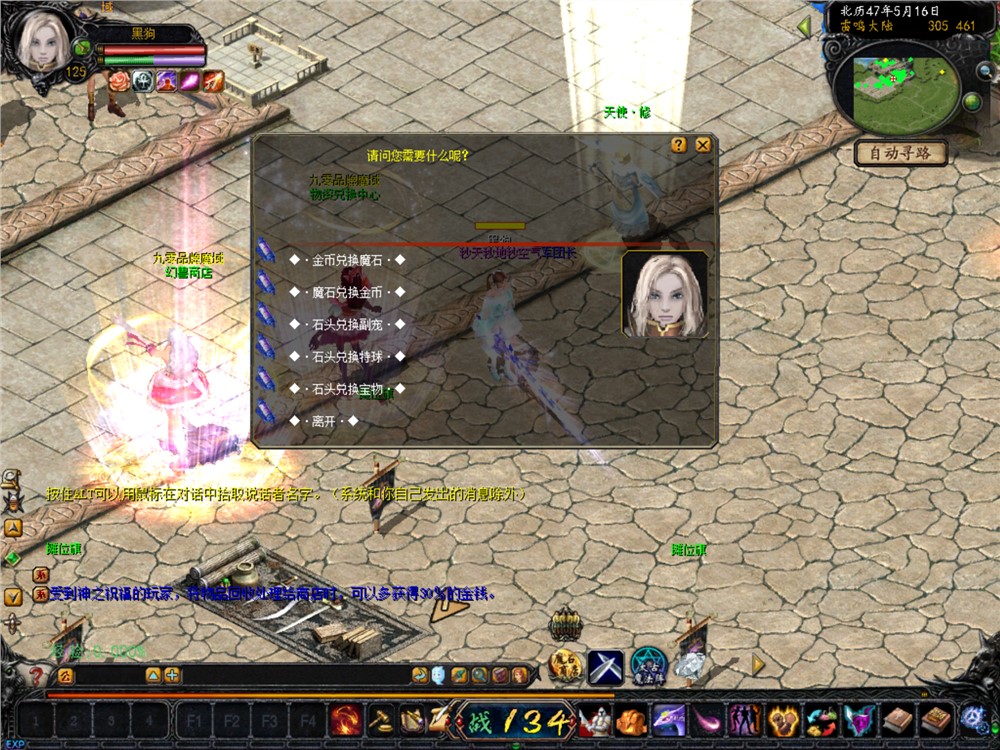1000x750 pixels.
Task: Open help with the dialogue's question mark button
Action: (x=679, y=145)
